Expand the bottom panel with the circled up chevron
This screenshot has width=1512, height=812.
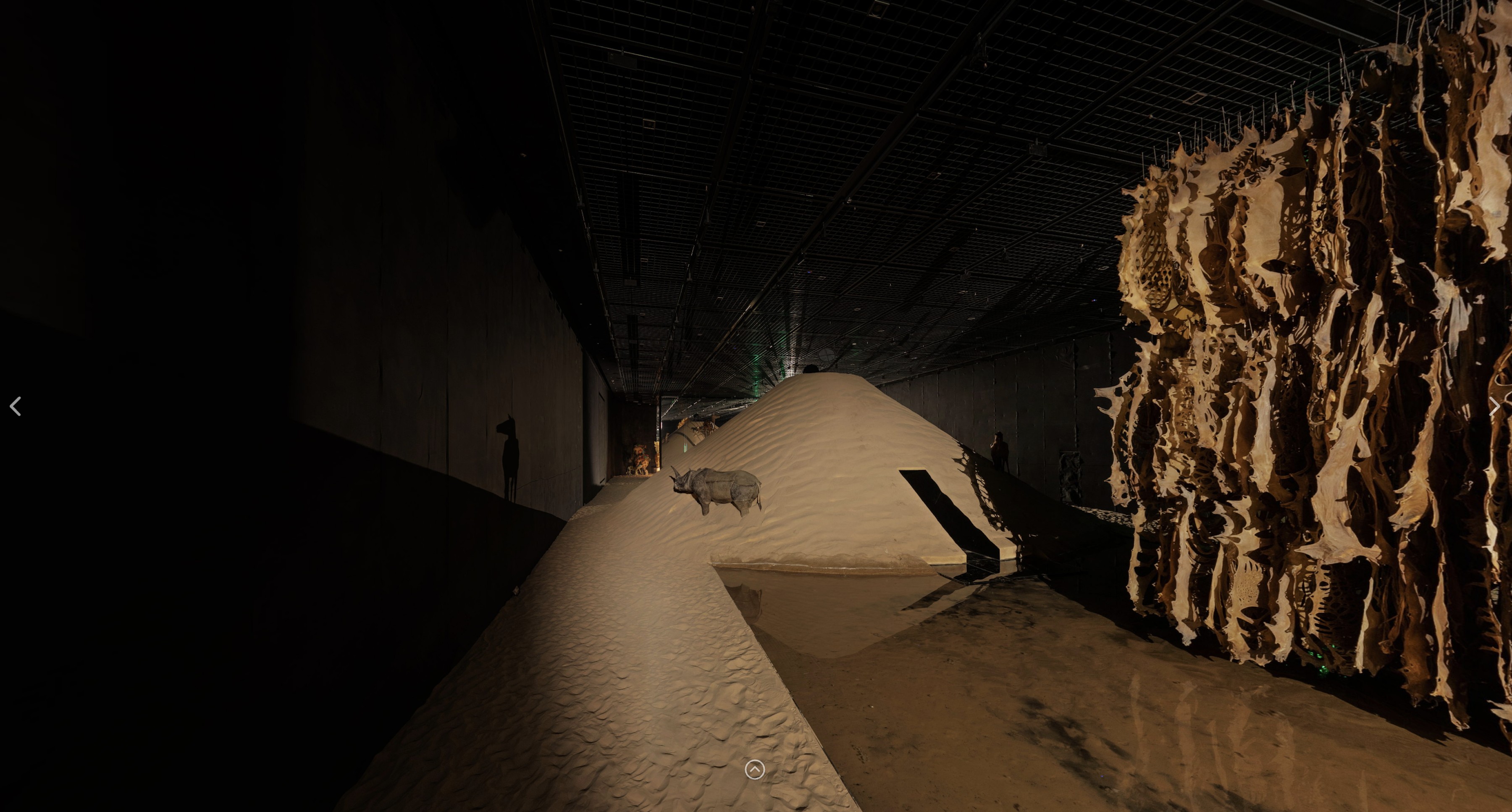[754, 769]
